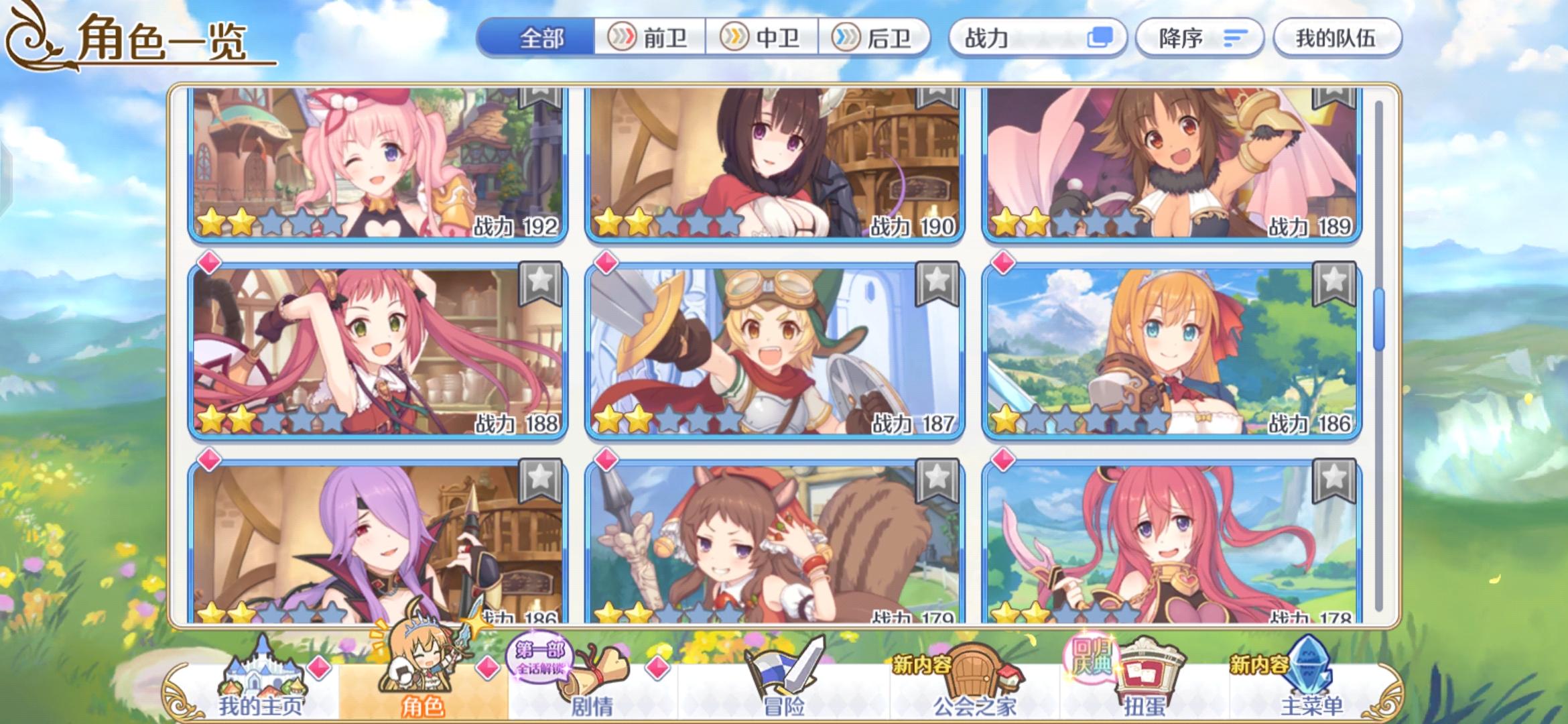
Task: Open 我的队伍 my teams button
Action: [1337, 38]
